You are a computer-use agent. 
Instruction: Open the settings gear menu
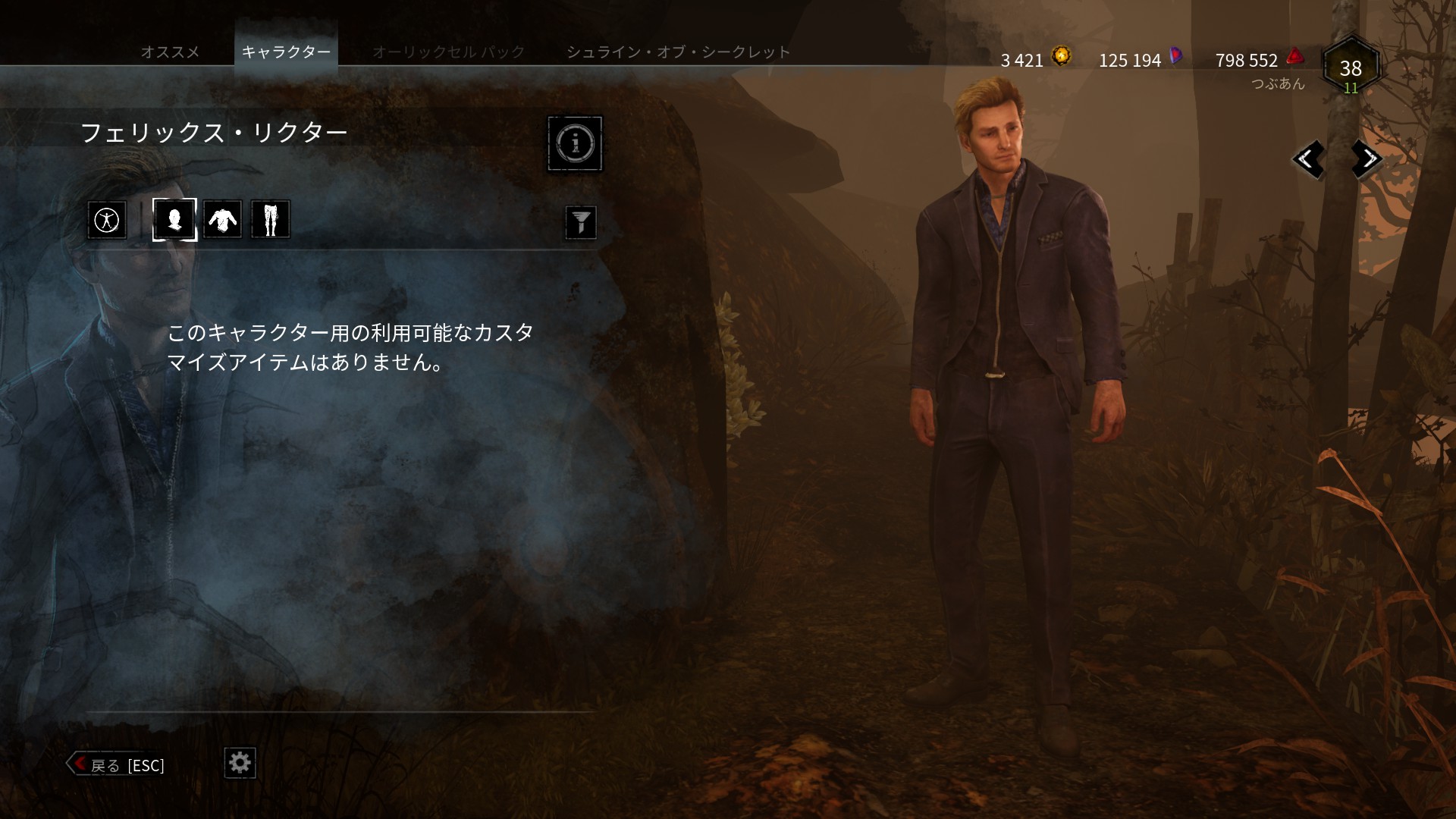240,764
